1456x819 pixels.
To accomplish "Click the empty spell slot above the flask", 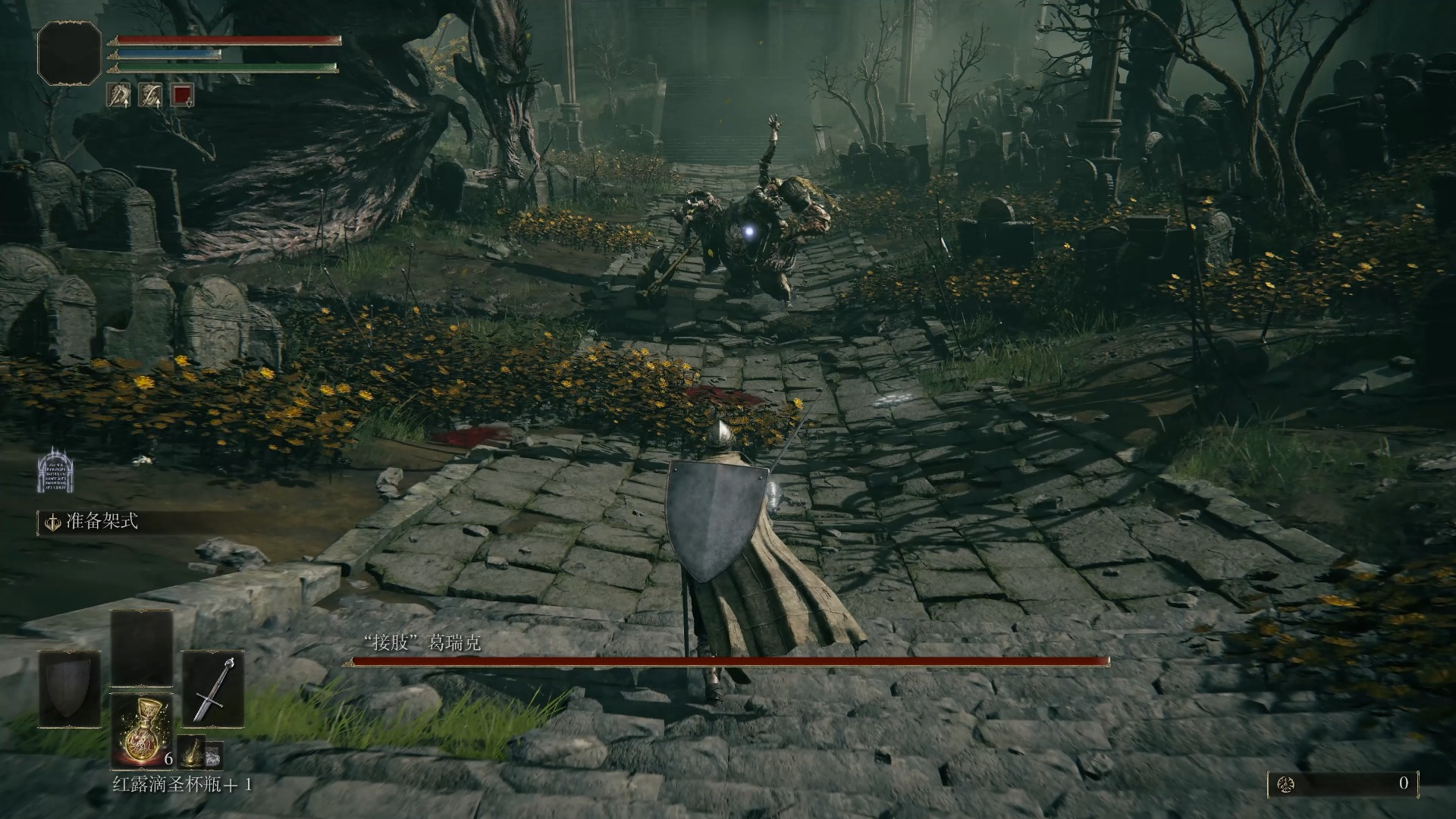I will (x=141, y=648).
